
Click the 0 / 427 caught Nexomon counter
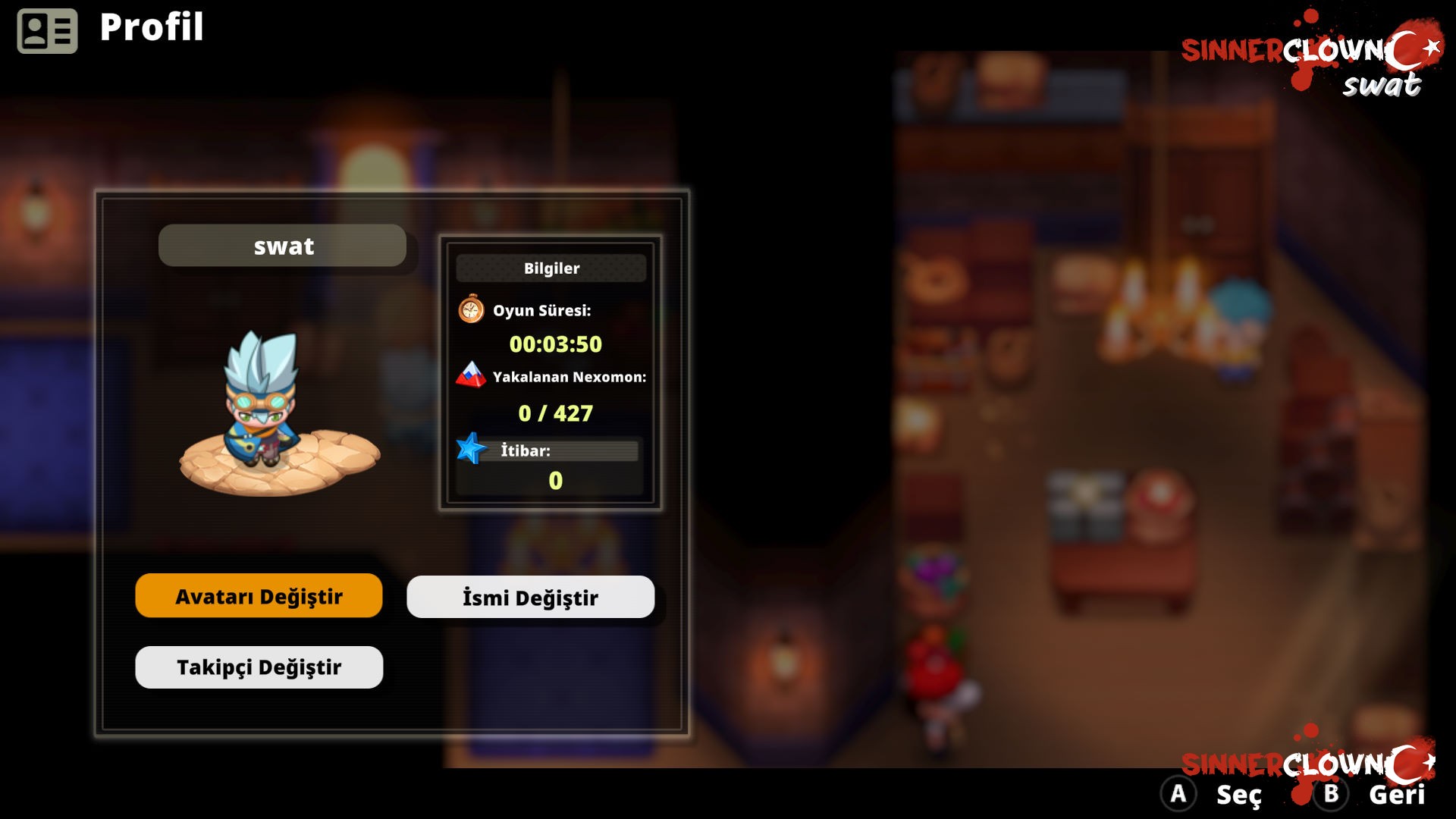point(555,413)
